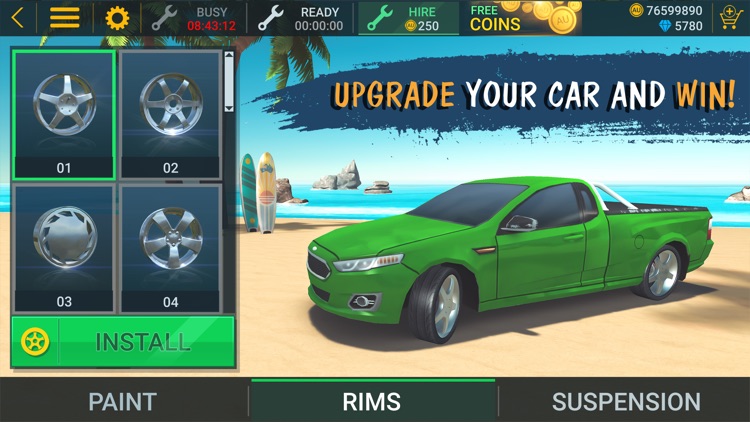The height and width of the screenshot is (422, 750).
Task: Check the busy mechanic slot
Action: 194,18
